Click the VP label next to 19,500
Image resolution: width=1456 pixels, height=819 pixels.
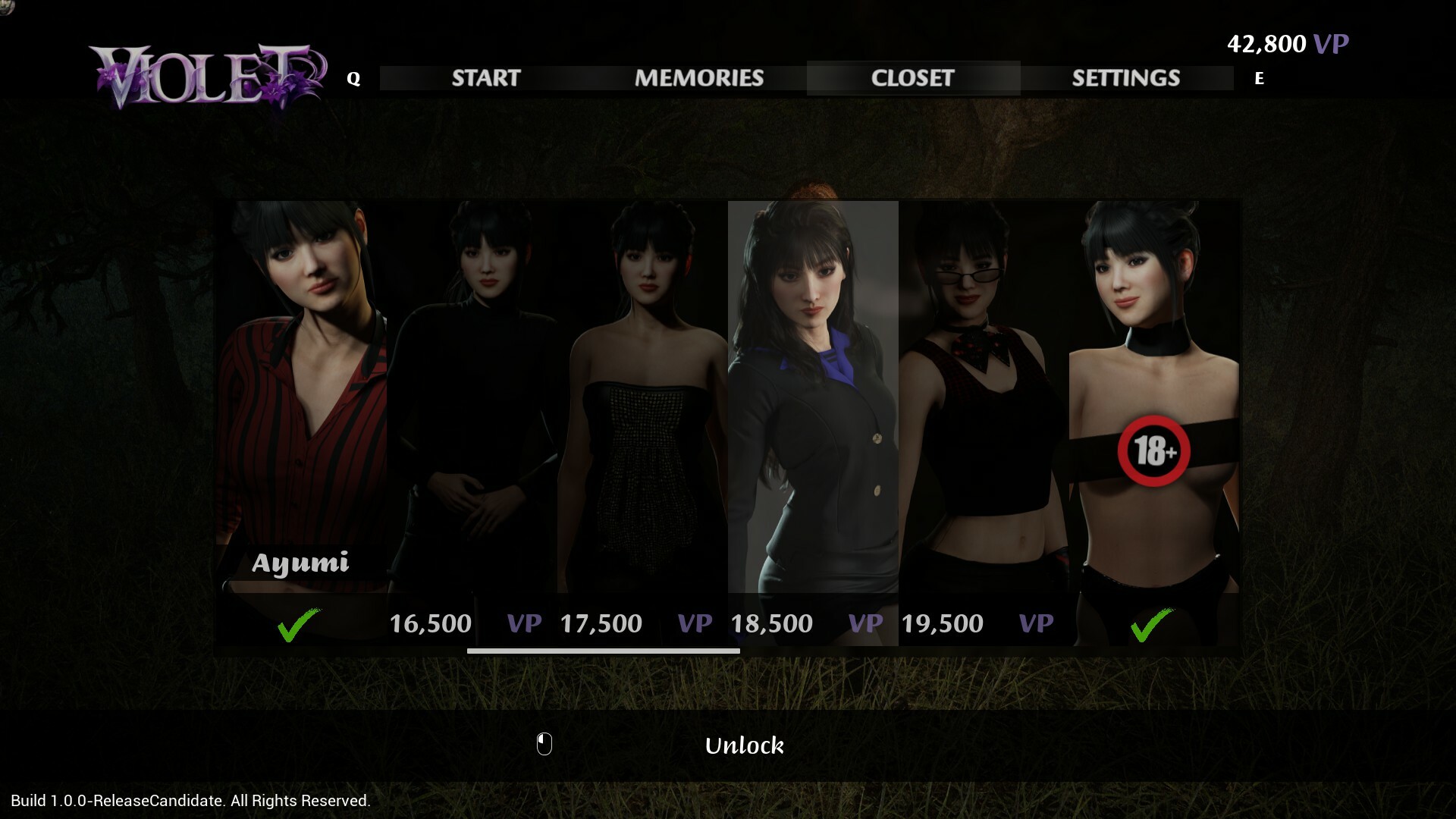pos(1036,623)
